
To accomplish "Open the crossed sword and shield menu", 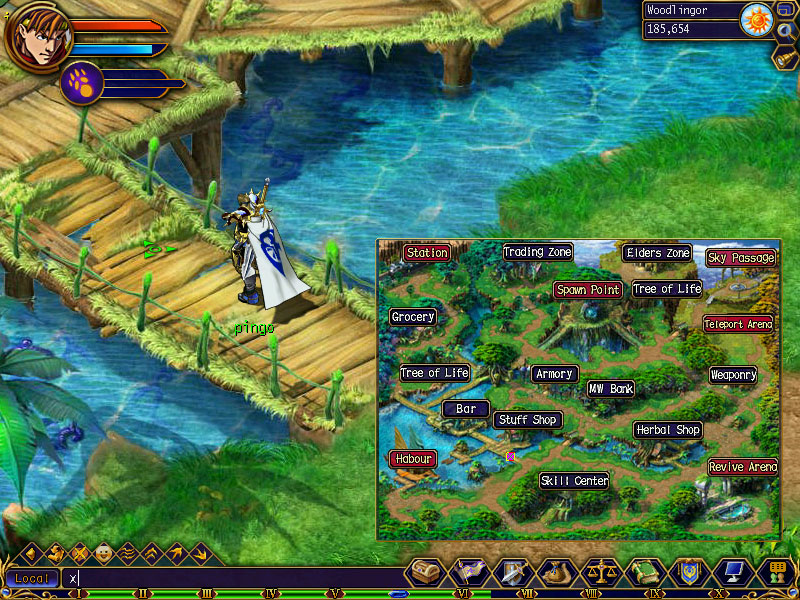I will 510,573.
